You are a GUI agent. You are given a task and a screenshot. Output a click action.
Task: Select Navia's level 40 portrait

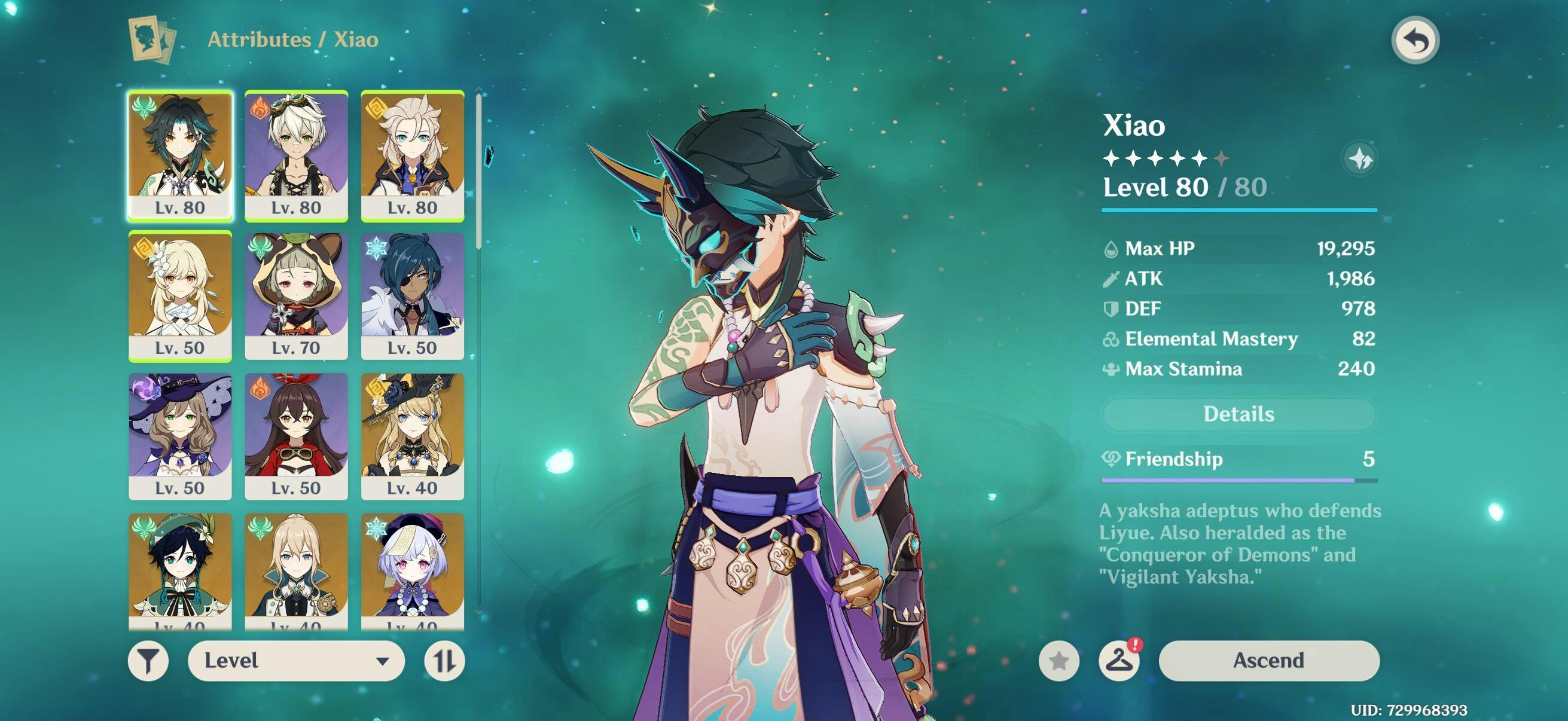pos(412,436)
